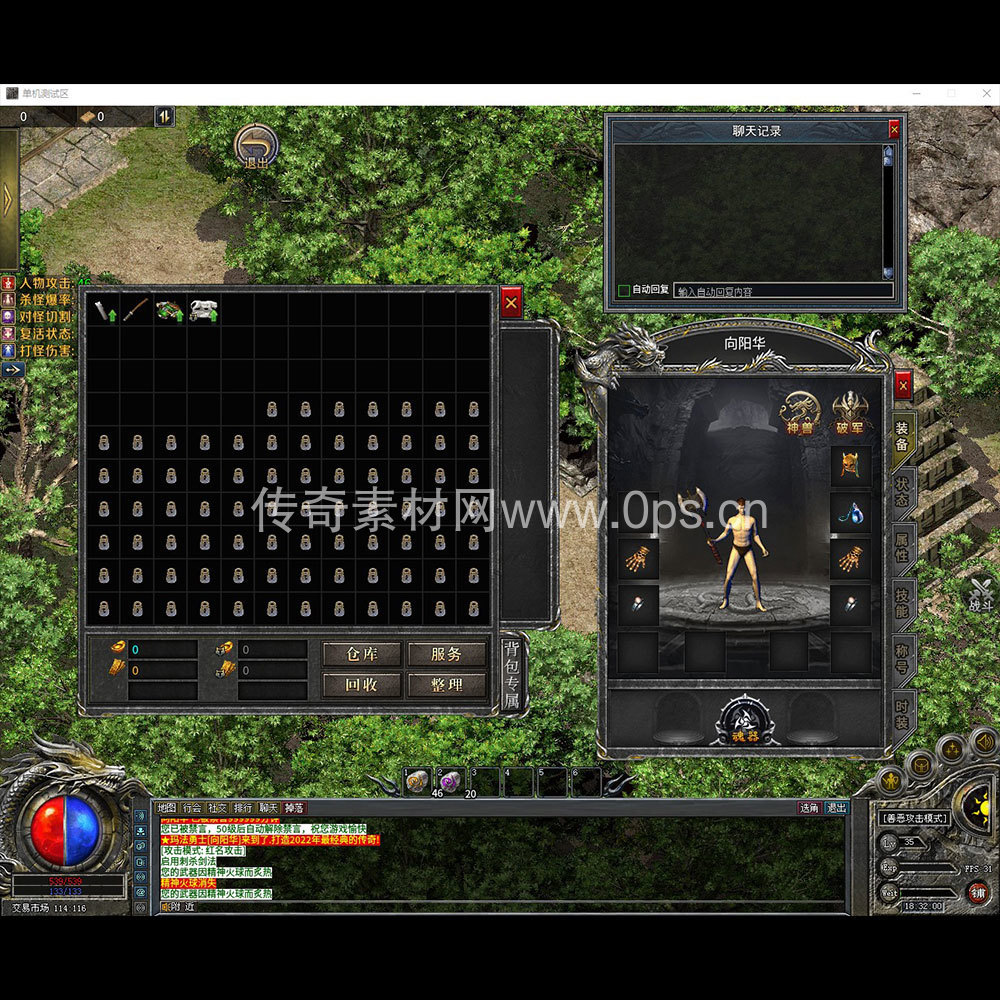This screenshot has width=1000, height=1000.
Task: Click the 服务 service button
Action: [x=446, y=654]
